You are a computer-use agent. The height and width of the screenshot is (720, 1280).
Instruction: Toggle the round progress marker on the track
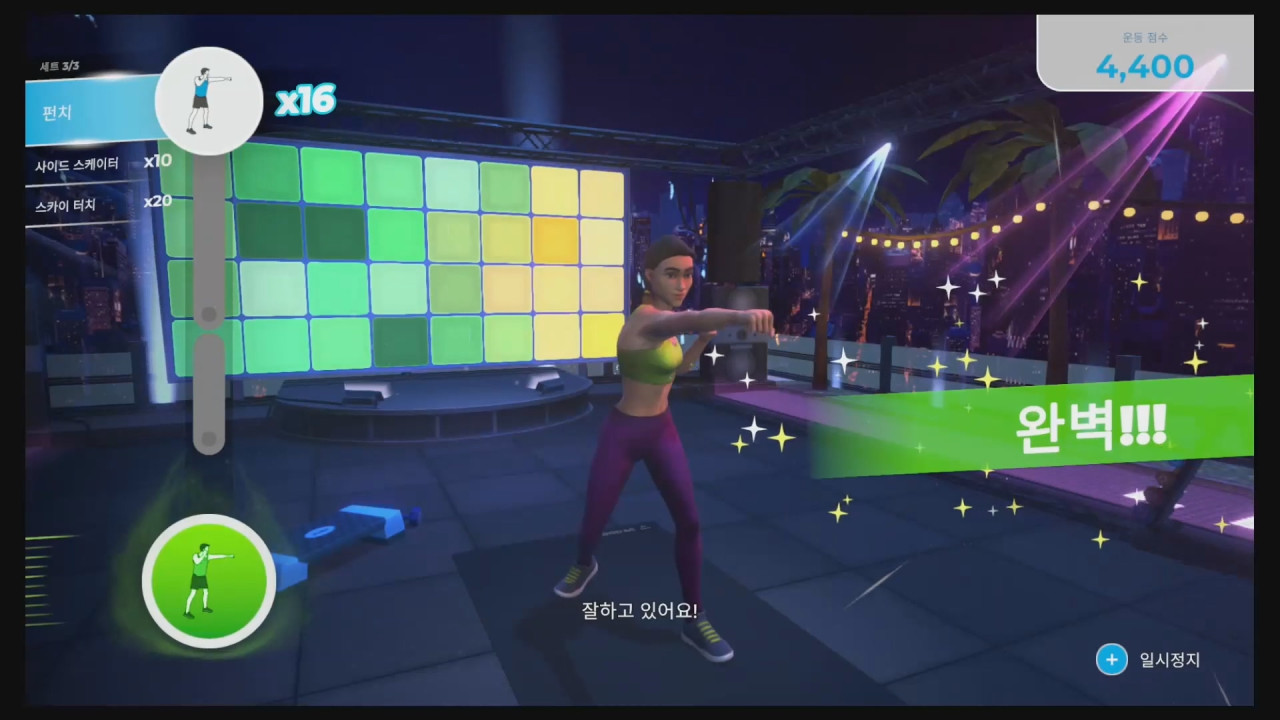[209, 314]
